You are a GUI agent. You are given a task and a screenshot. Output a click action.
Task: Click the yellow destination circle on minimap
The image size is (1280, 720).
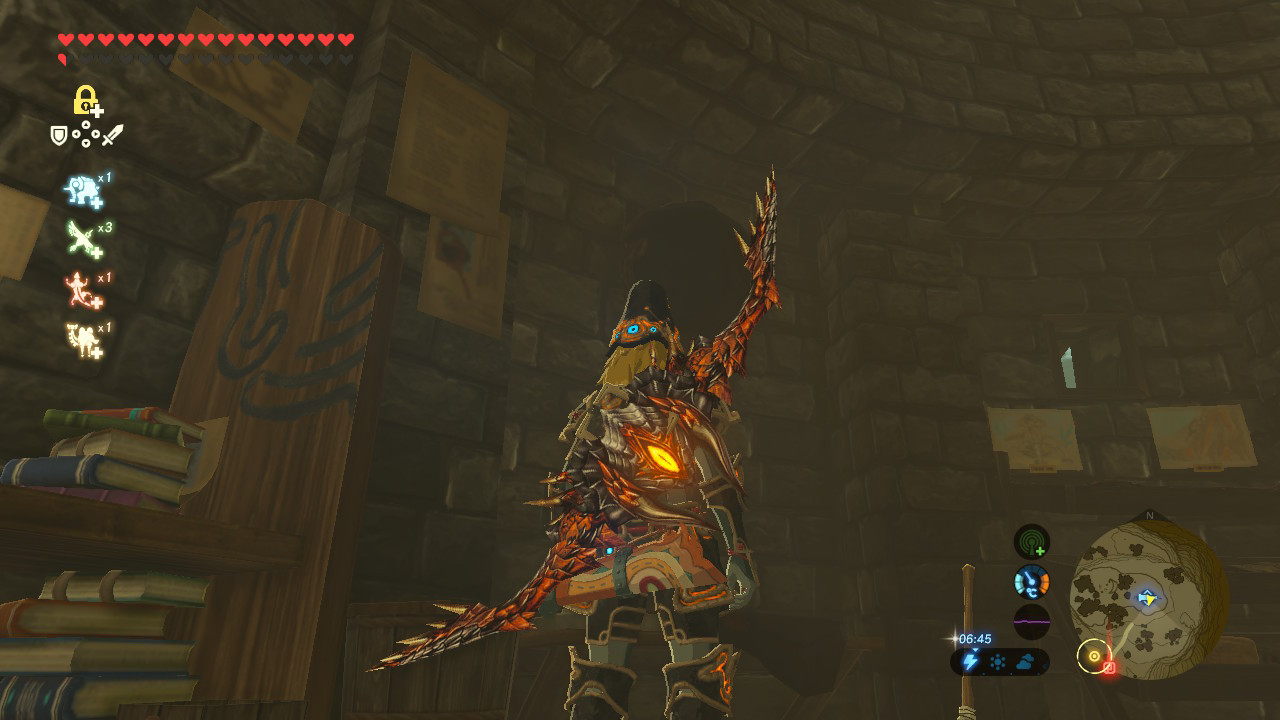click(1094, 655)
